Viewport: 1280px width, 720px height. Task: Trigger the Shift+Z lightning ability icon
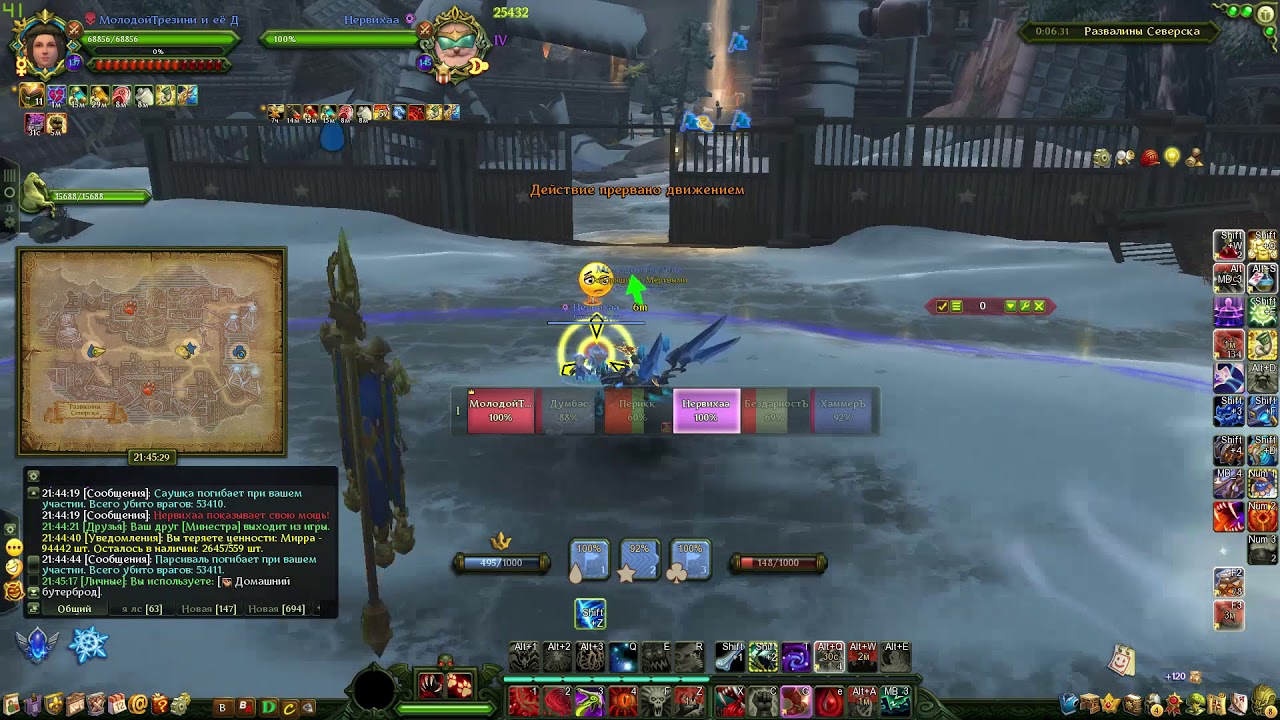pyautogui.click(x=590, y=614)
